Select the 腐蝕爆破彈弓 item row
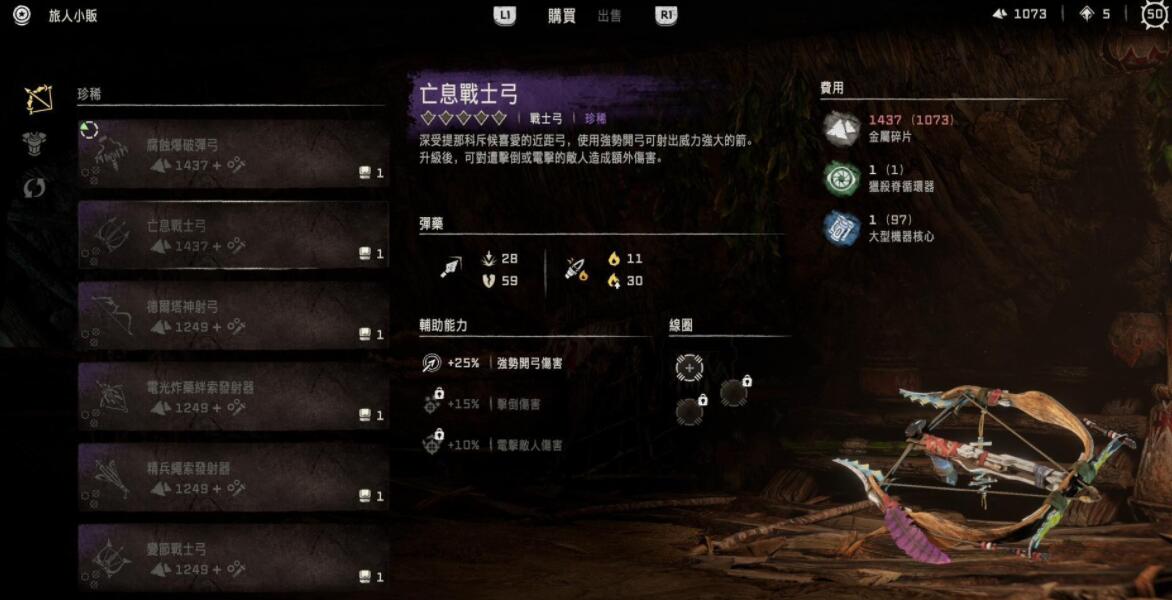 click(x=233, y=154)
